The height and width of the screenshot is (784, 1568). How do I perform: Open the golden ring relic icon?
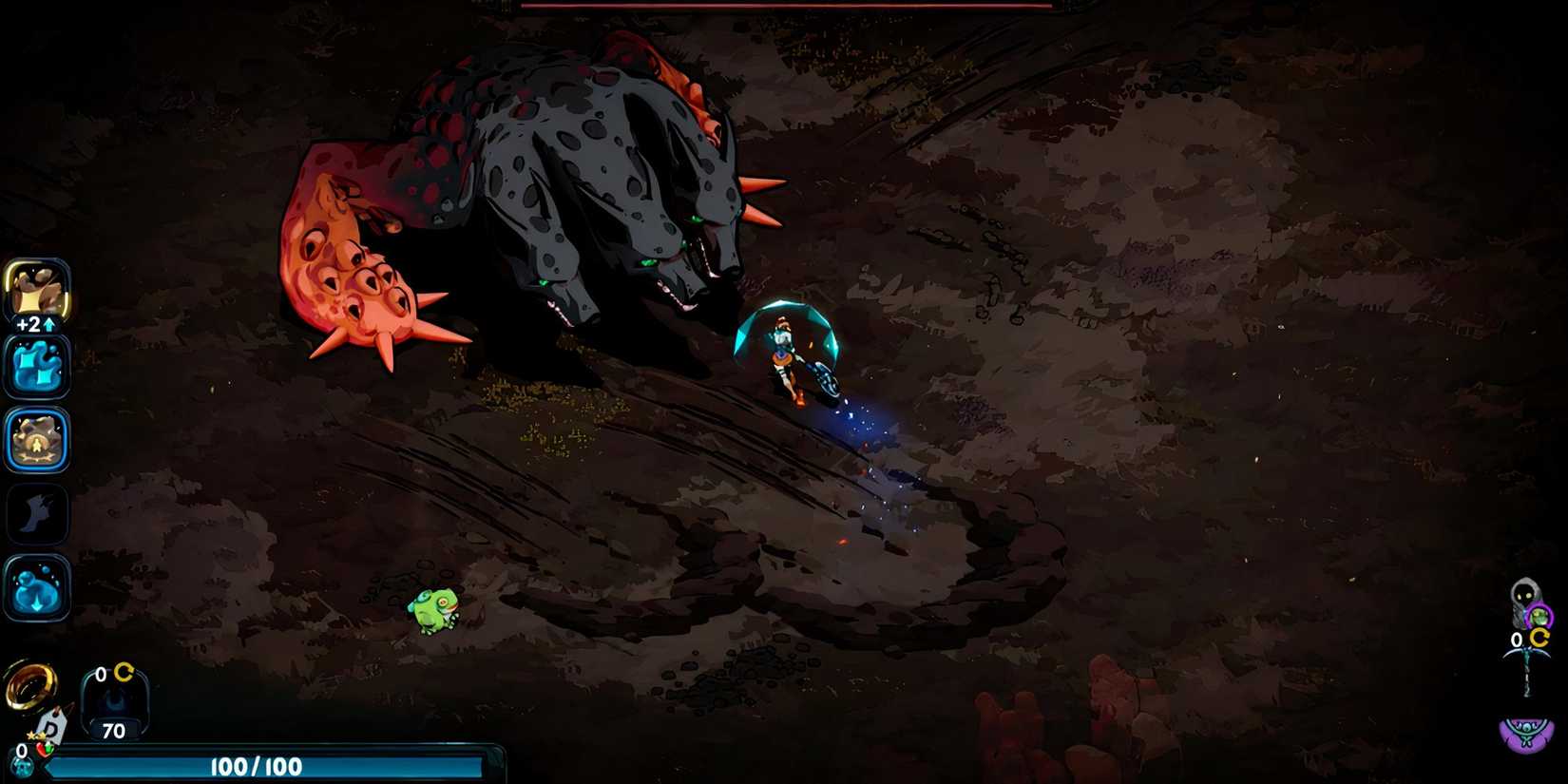(x=30, y=686)
